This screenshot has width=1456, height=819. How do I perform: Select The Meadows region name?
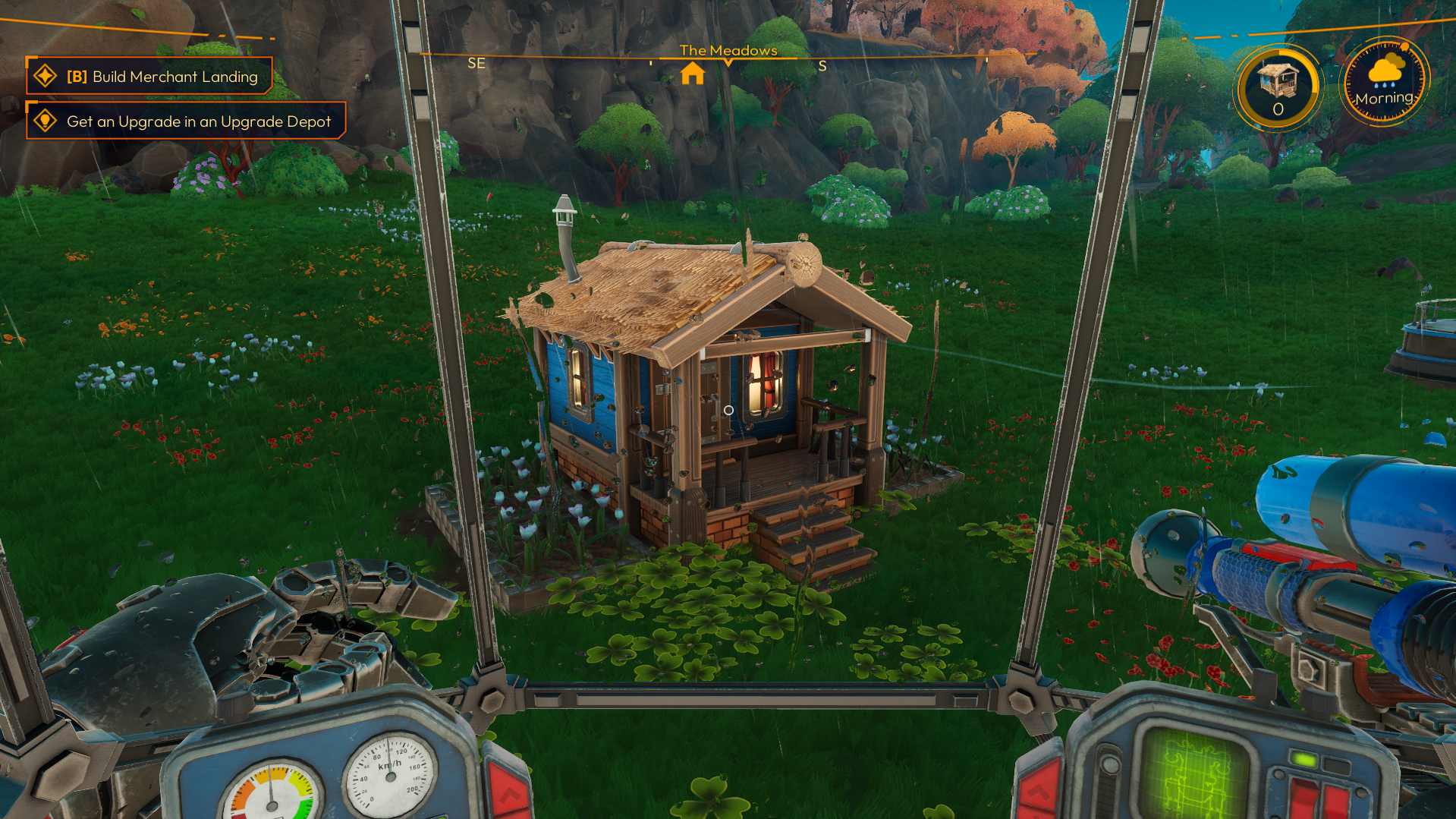tap(728, 50)
